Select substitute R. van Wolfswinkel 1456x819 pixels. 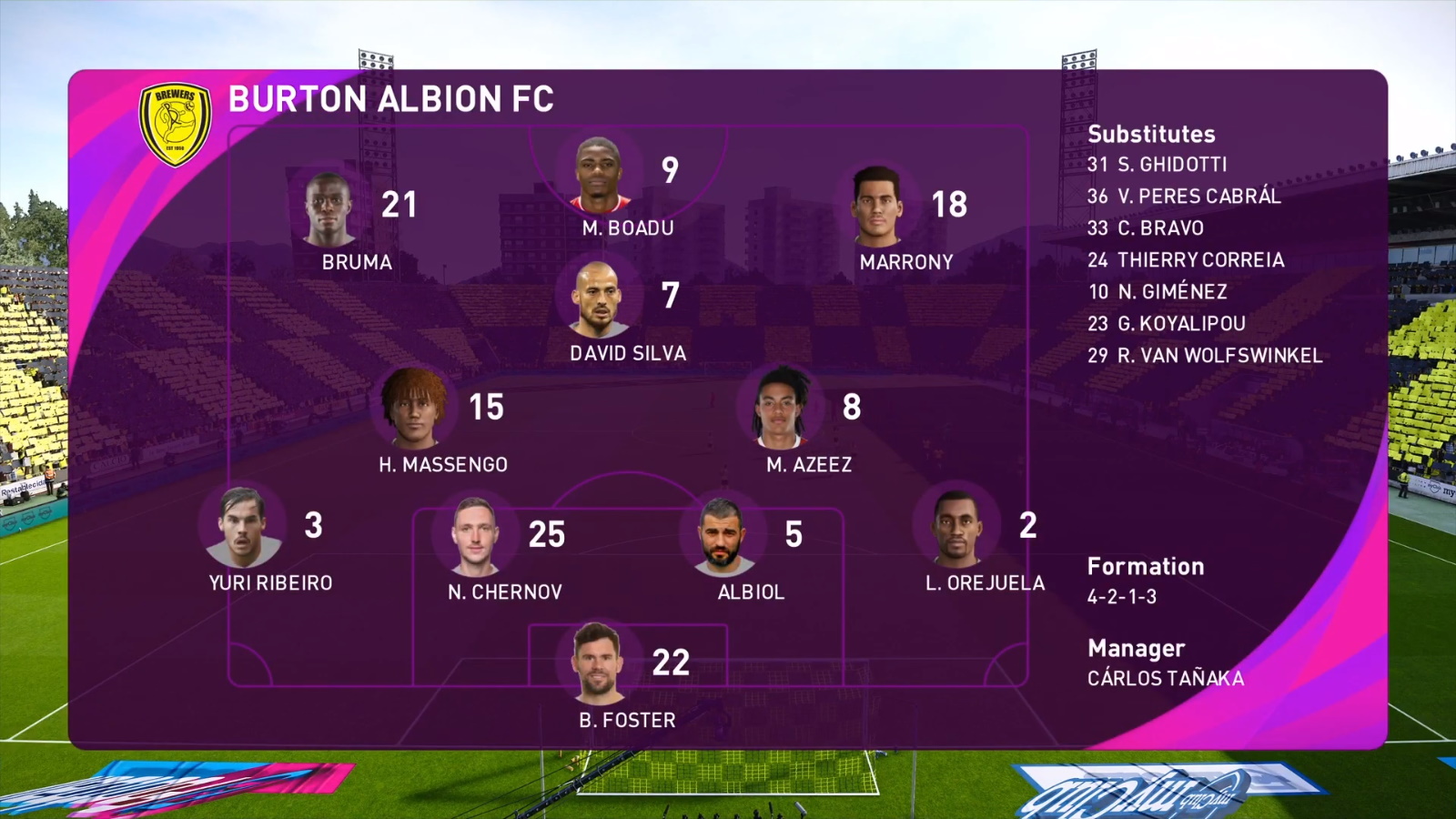1205,356
